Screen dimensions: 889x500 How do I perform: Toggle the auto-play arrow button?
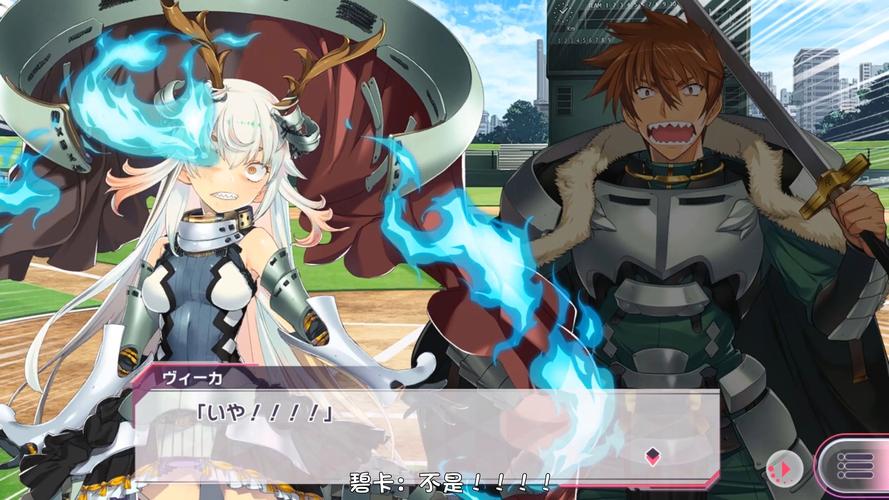click(783, 467)
